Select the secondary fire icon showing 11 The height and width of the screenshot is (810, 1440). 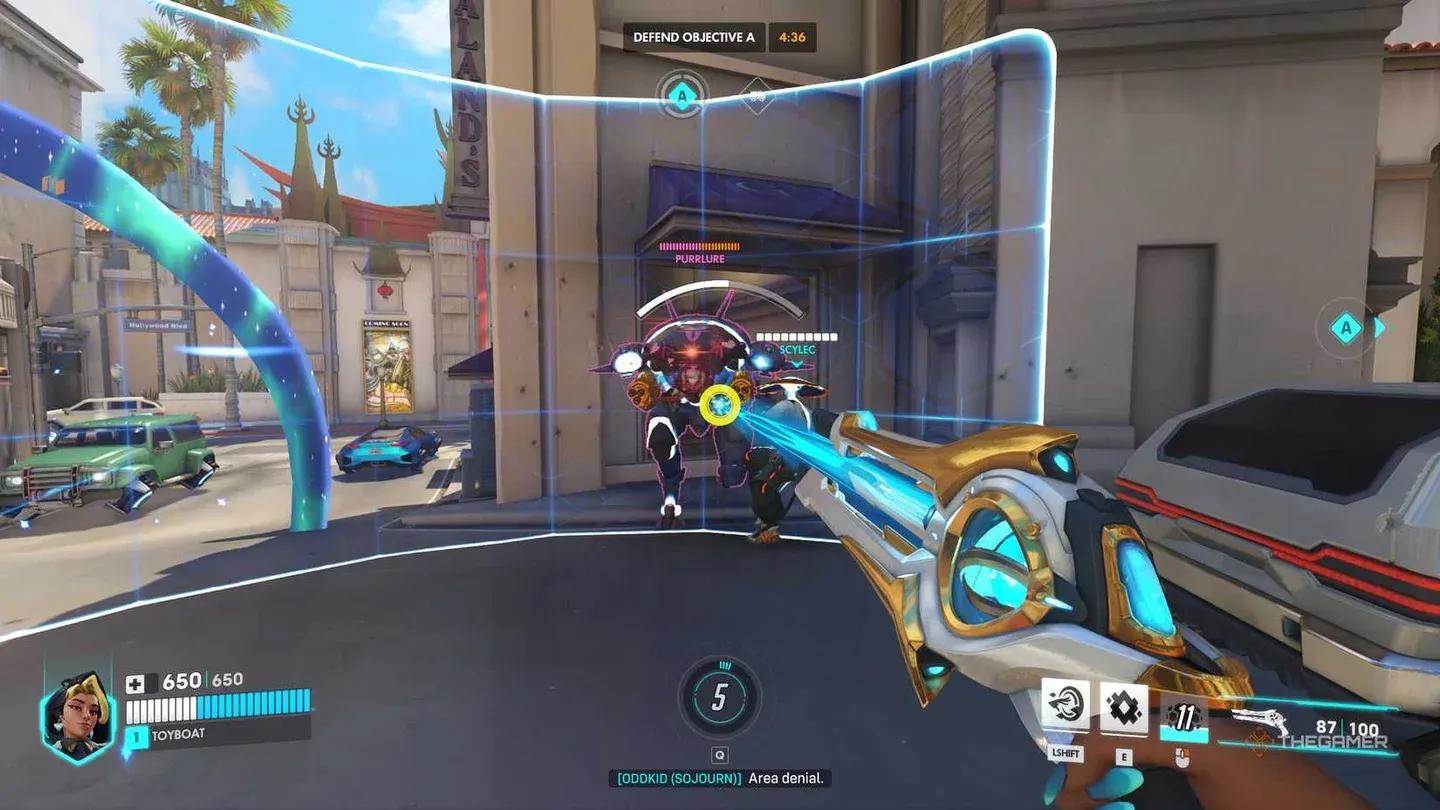click(x=1183, y=718)
